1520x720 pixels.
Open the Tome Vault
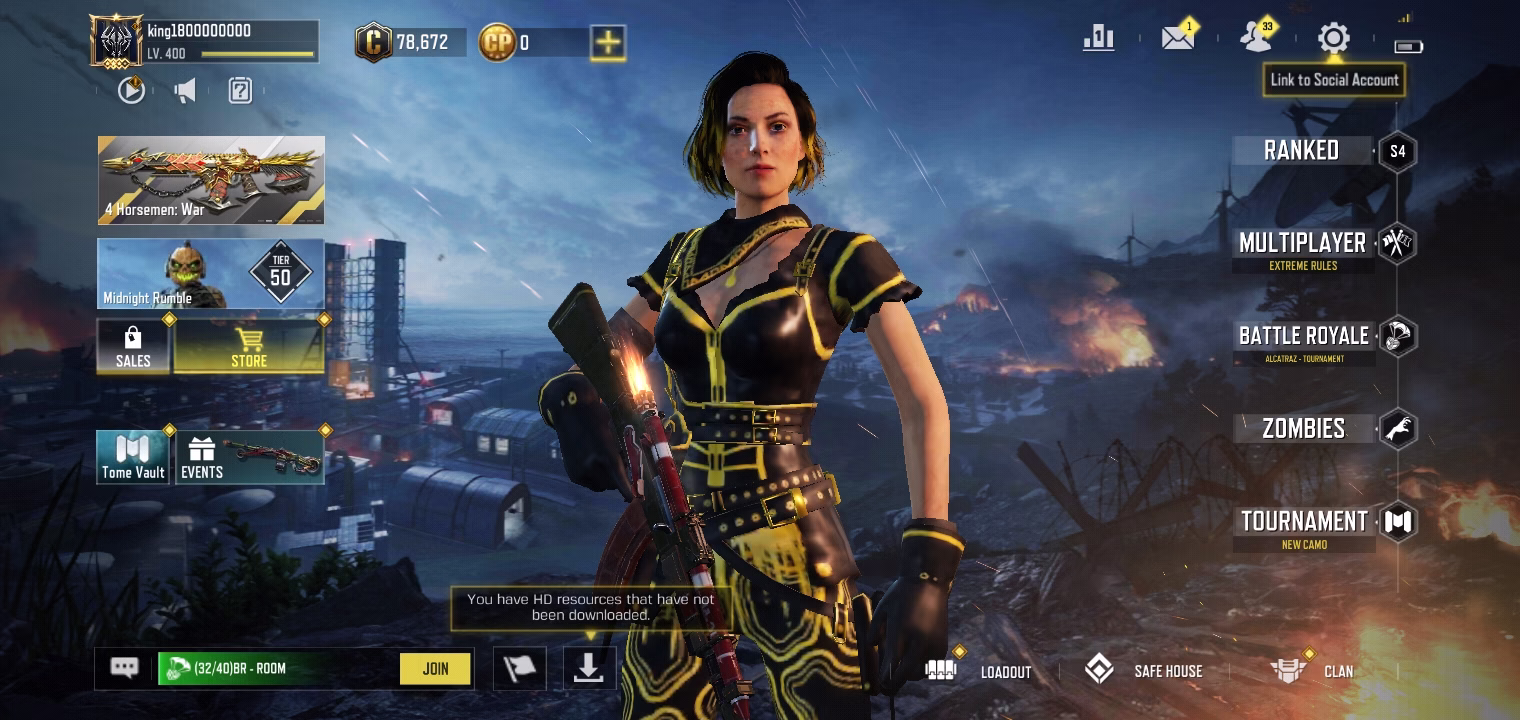point(133,457)
